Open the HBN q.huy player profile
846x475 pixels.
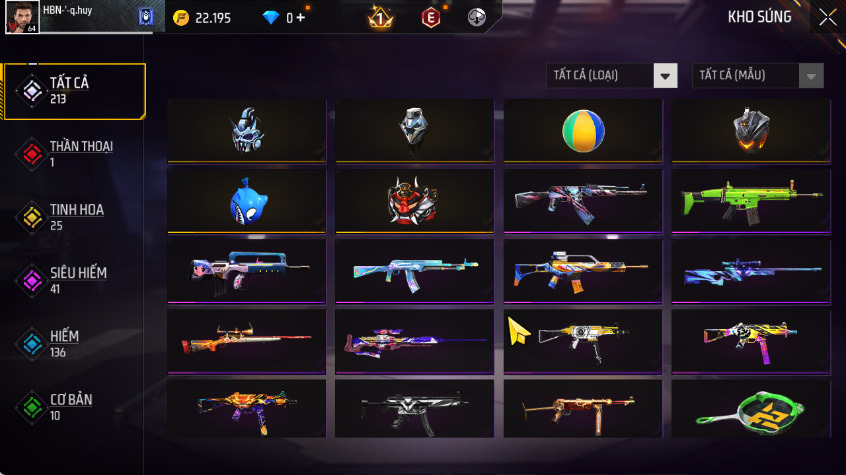pyautogui.click(x=26, y=18)
